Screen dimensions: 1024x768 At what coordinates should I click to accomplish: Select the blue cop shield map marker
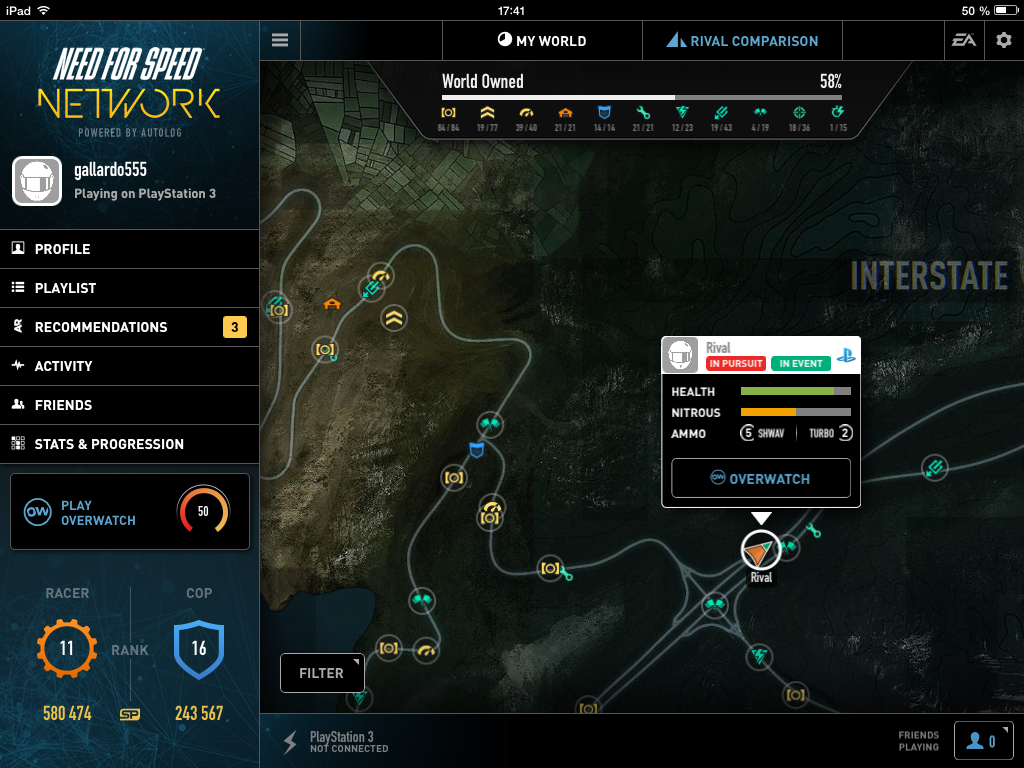coord(477,450)
